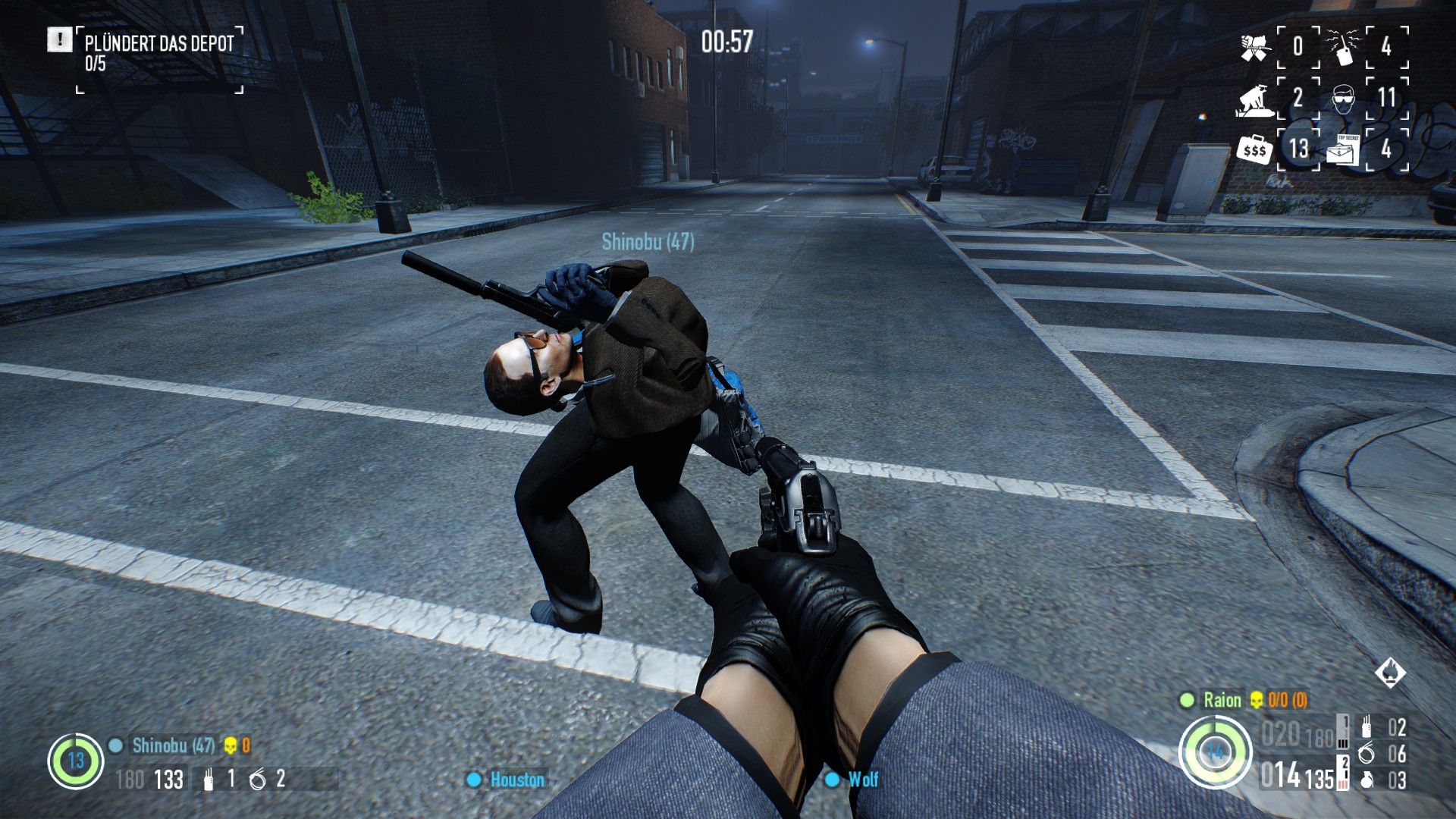
Task: Click the civilian sunglasses icon showing 11
Action: click(x=1344, y=99)
